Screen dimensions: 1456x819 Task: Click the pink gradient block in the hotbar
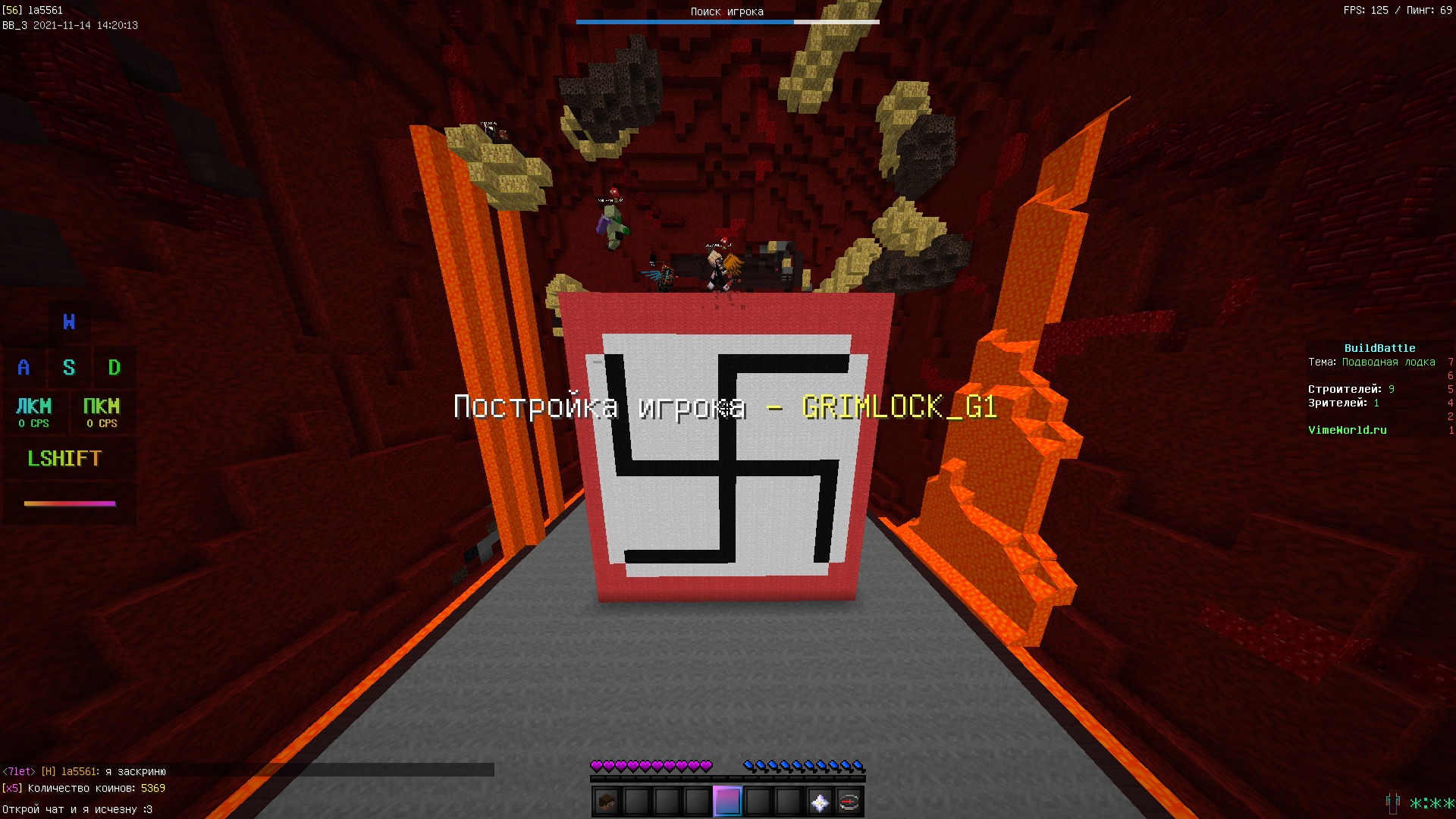726,802
